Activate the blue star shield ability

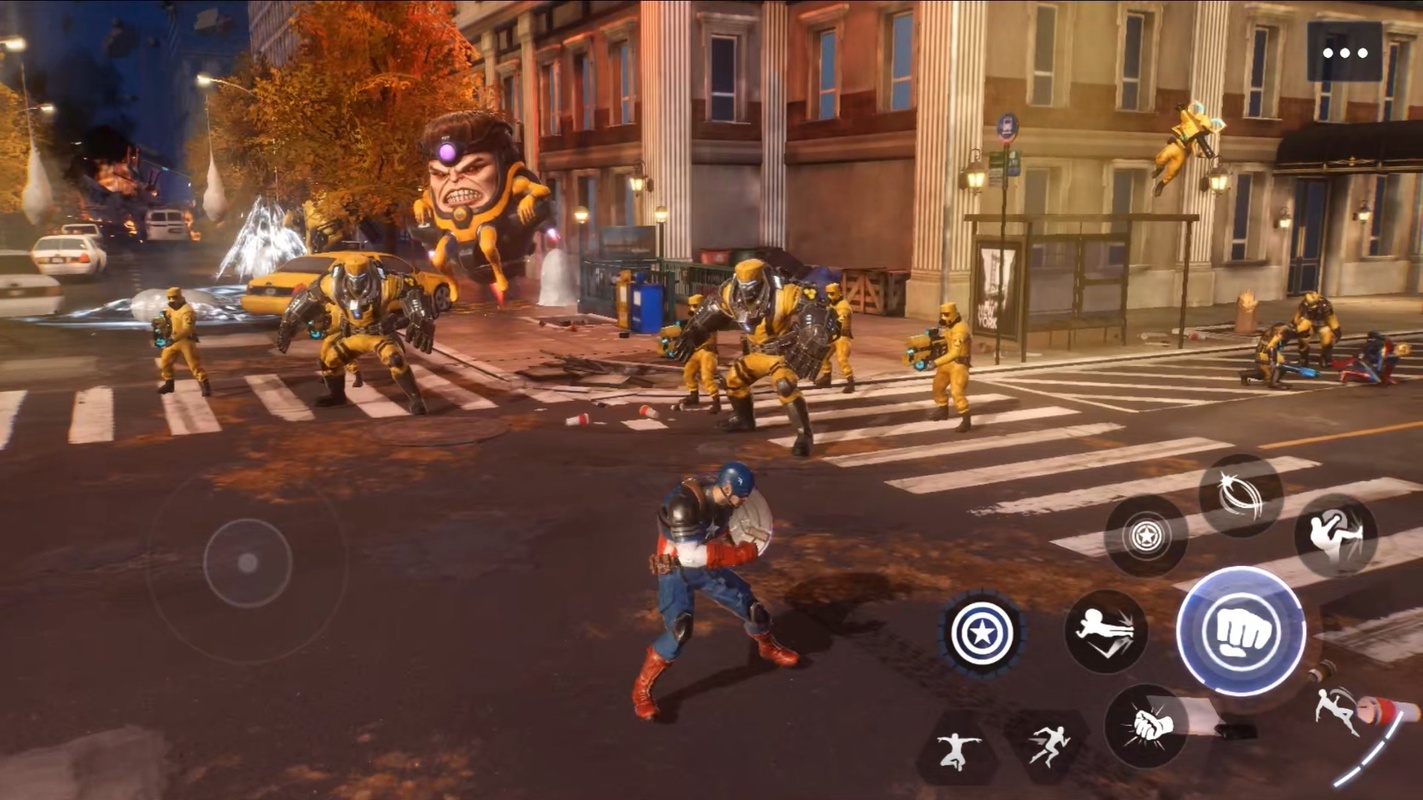(x=982, y=632)
